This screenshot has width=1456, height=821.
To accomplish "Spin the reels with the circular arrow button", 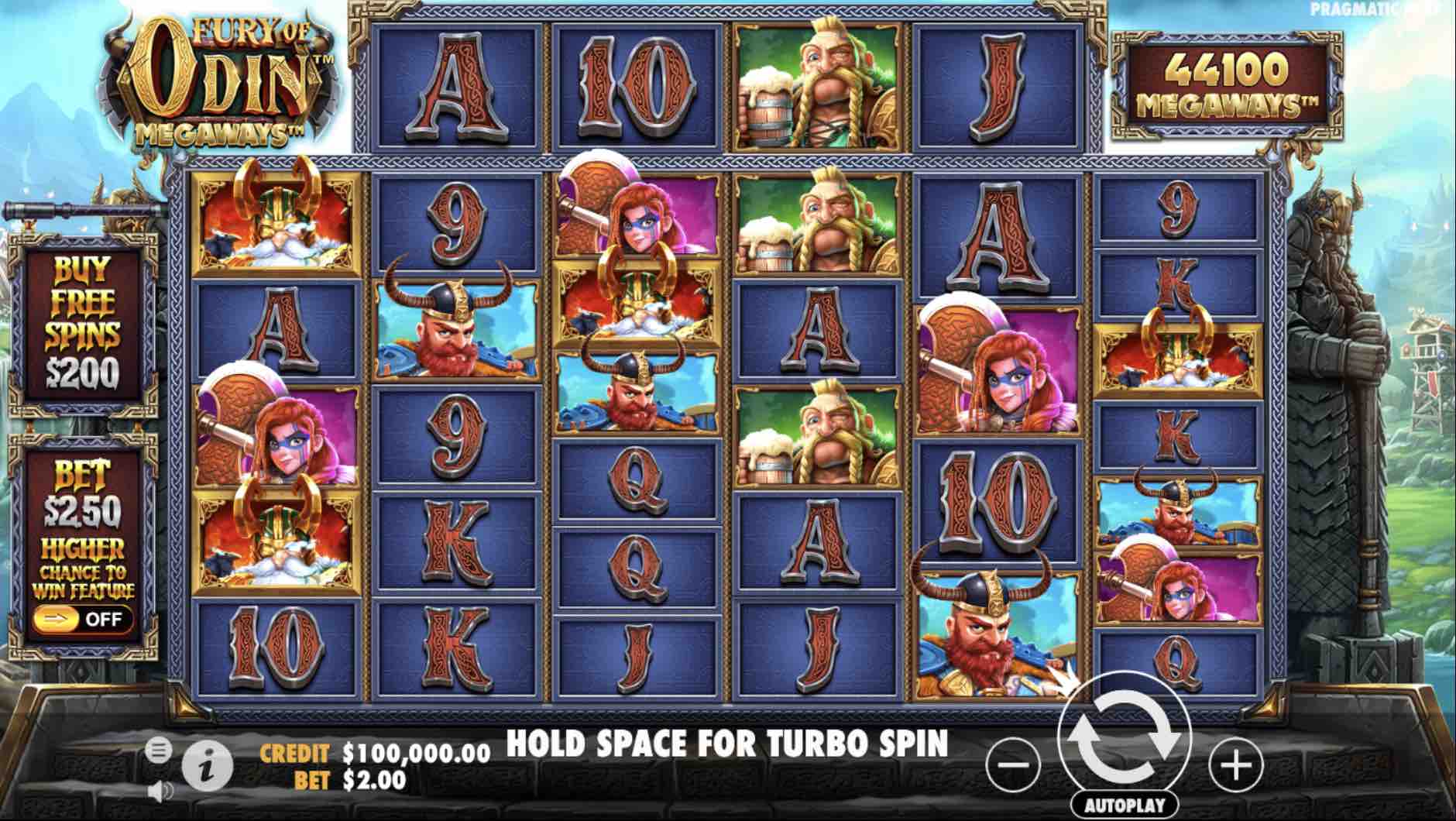I will coord(1125,738).
